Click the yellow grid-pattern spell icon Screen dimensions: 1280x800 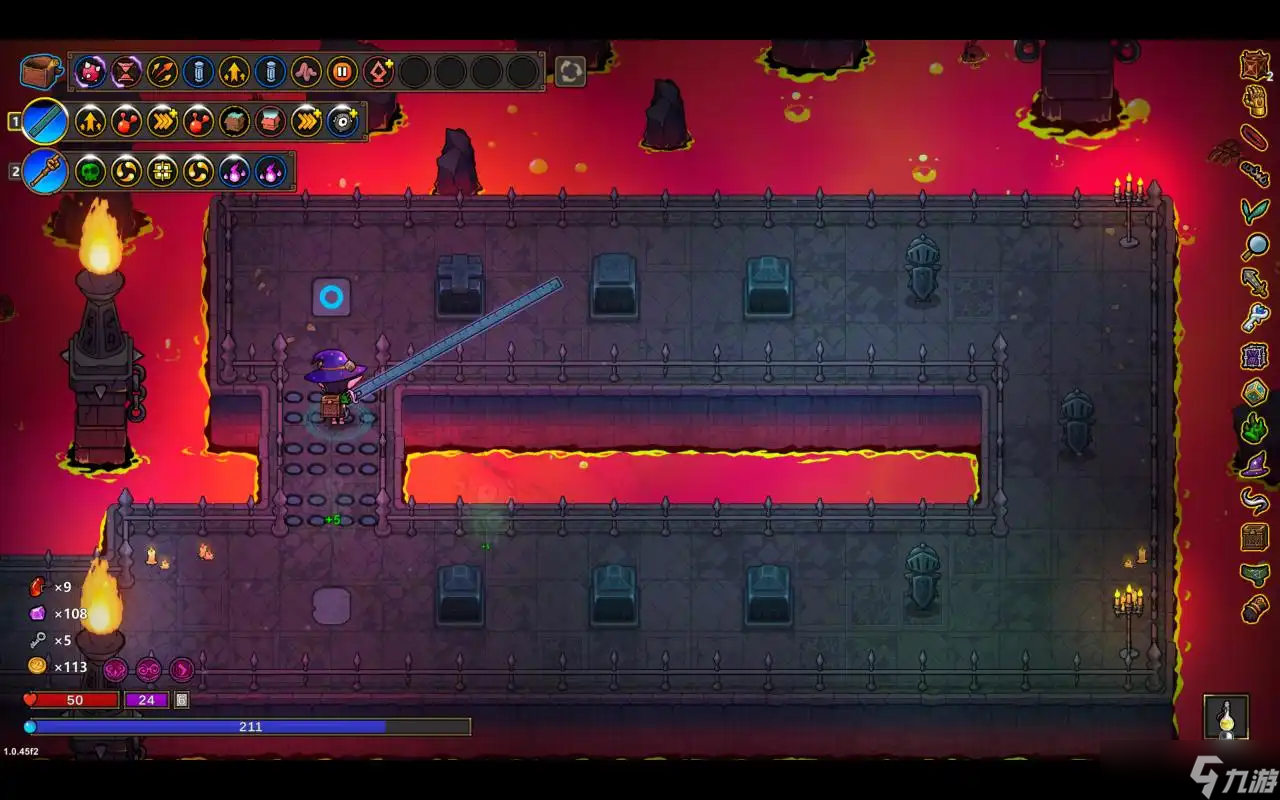coord(162,172)
